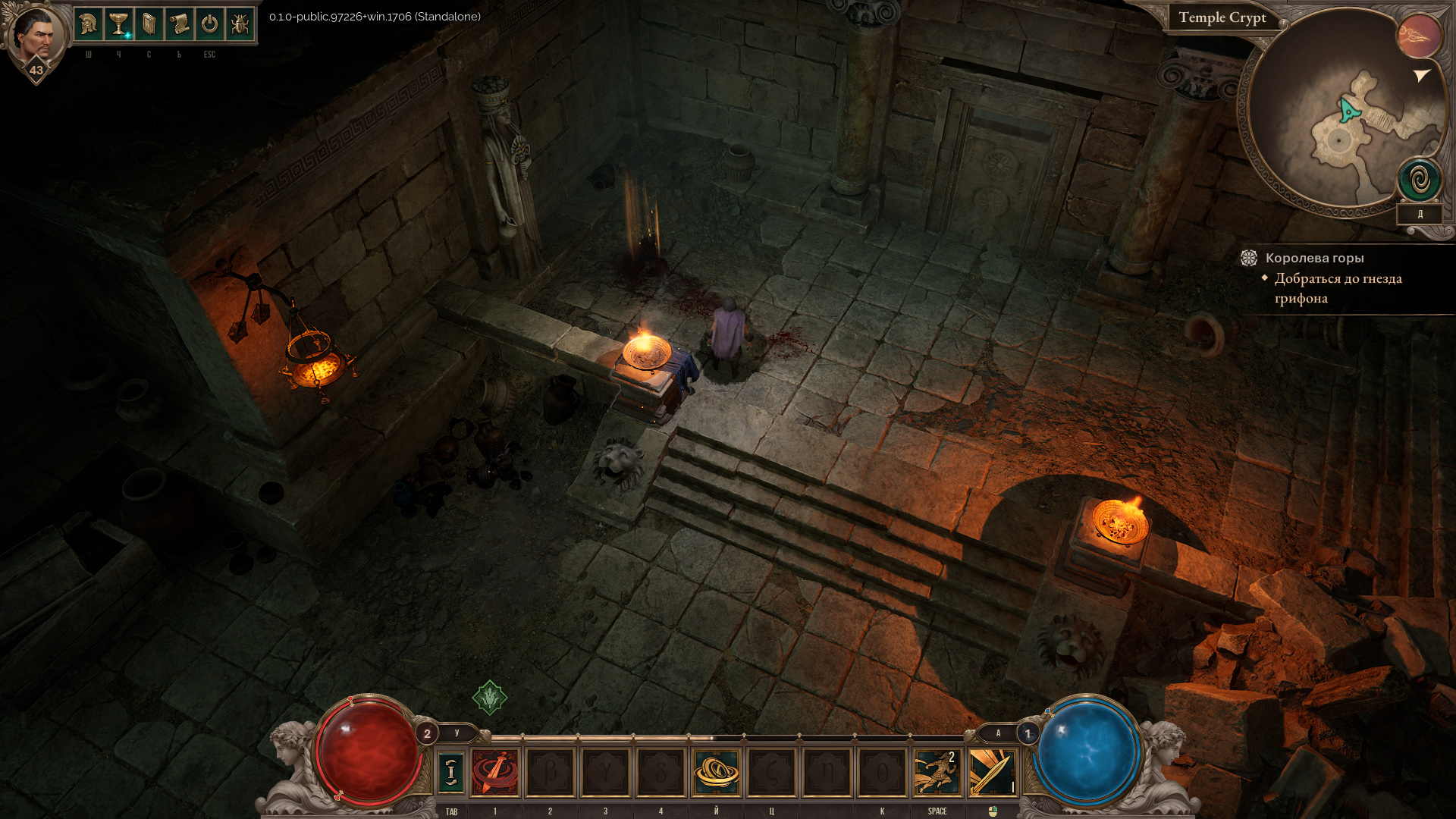
Task: Use the health potion counter by red orb
Action: click(x=427, y=733)
